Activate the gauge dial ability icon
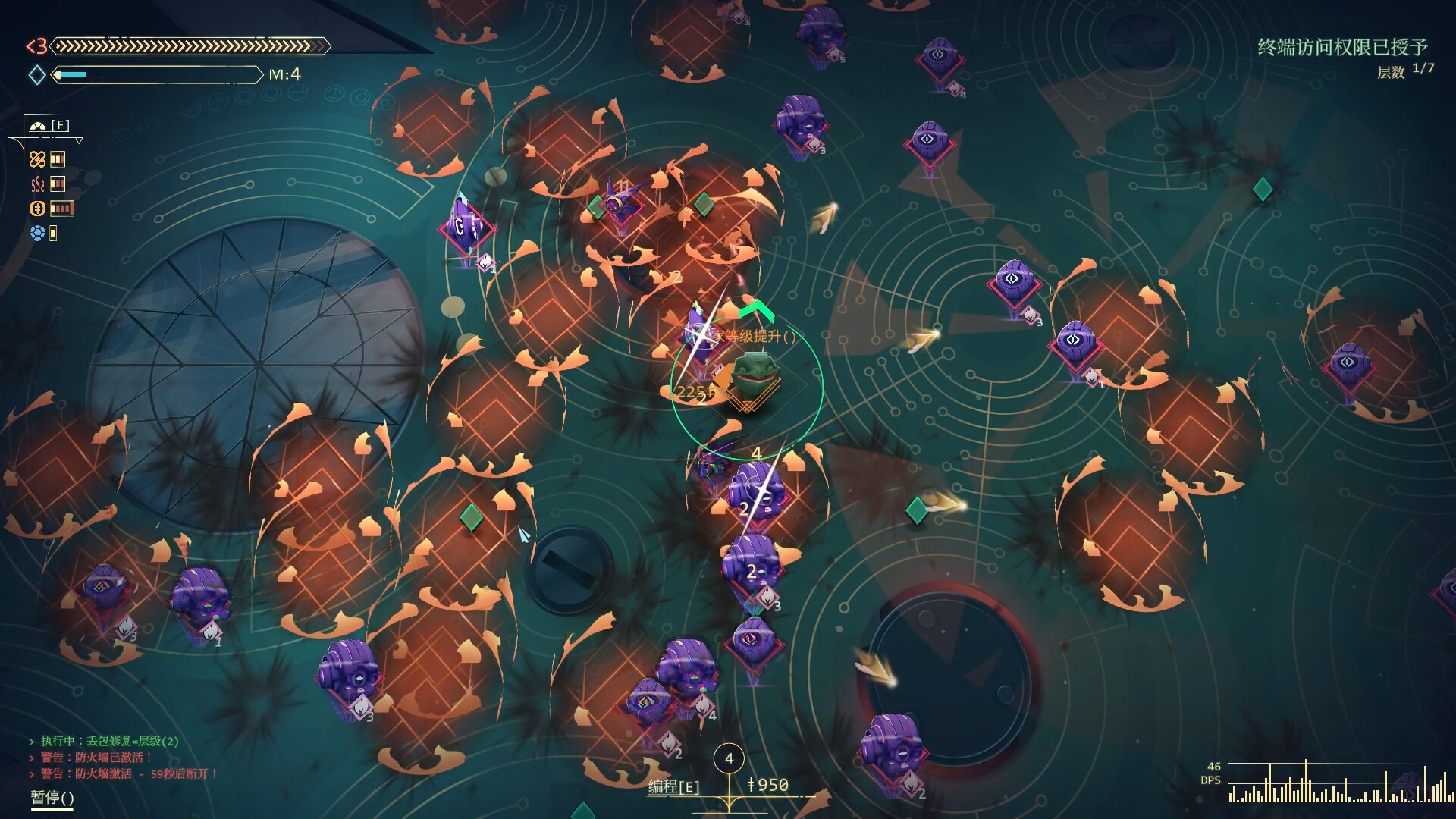 tap(38, 126)
